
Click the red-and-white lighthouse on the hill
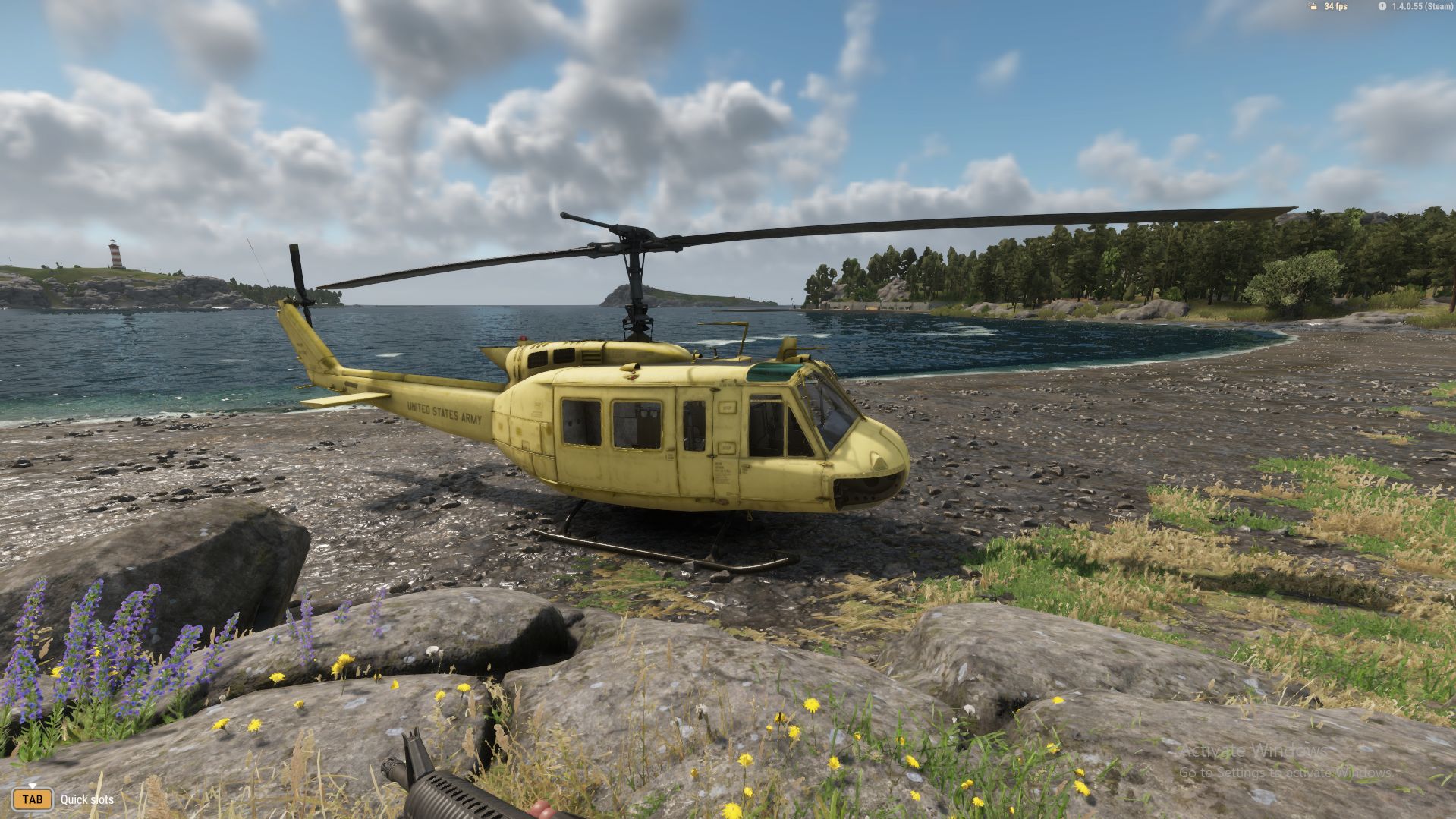pos(113,254)
